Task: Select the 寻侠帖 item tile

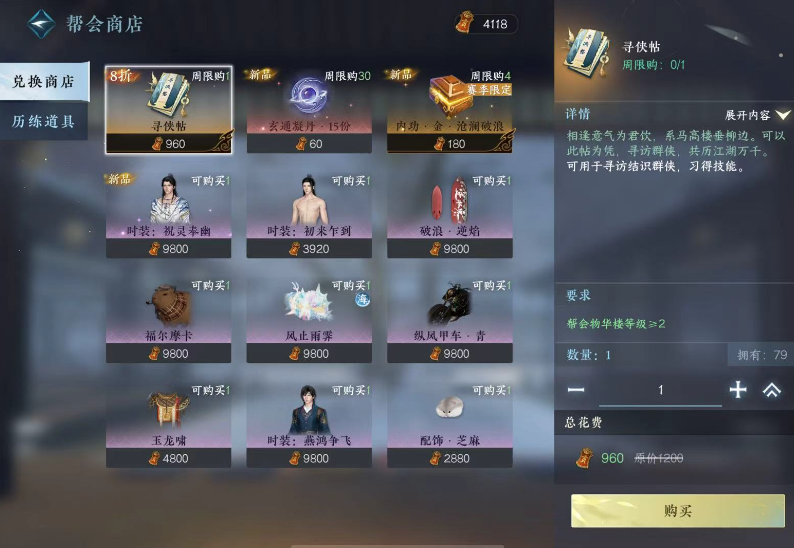Action: 169,110
